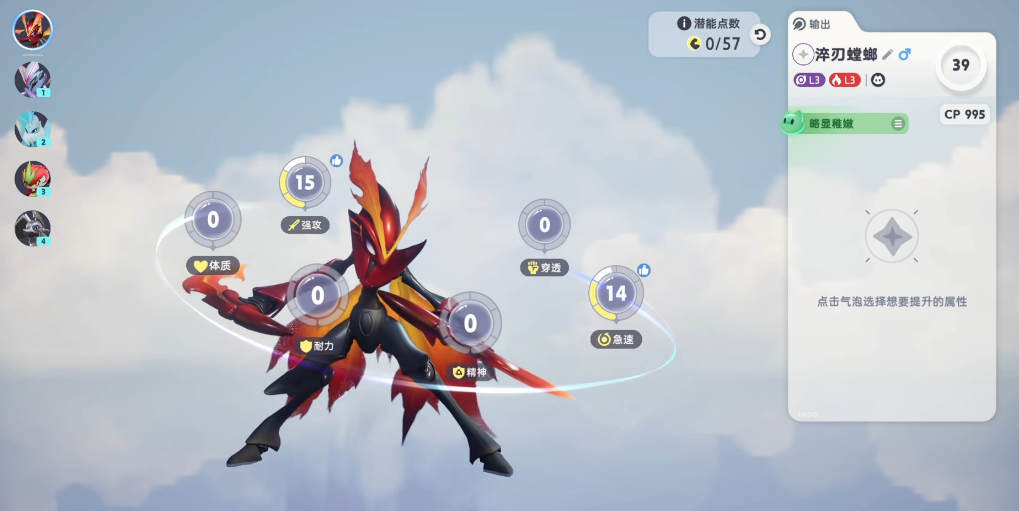This screenshot has width=1019, height=511.
Task: Click the red fire L3 badge
Action: click(844, 80)
